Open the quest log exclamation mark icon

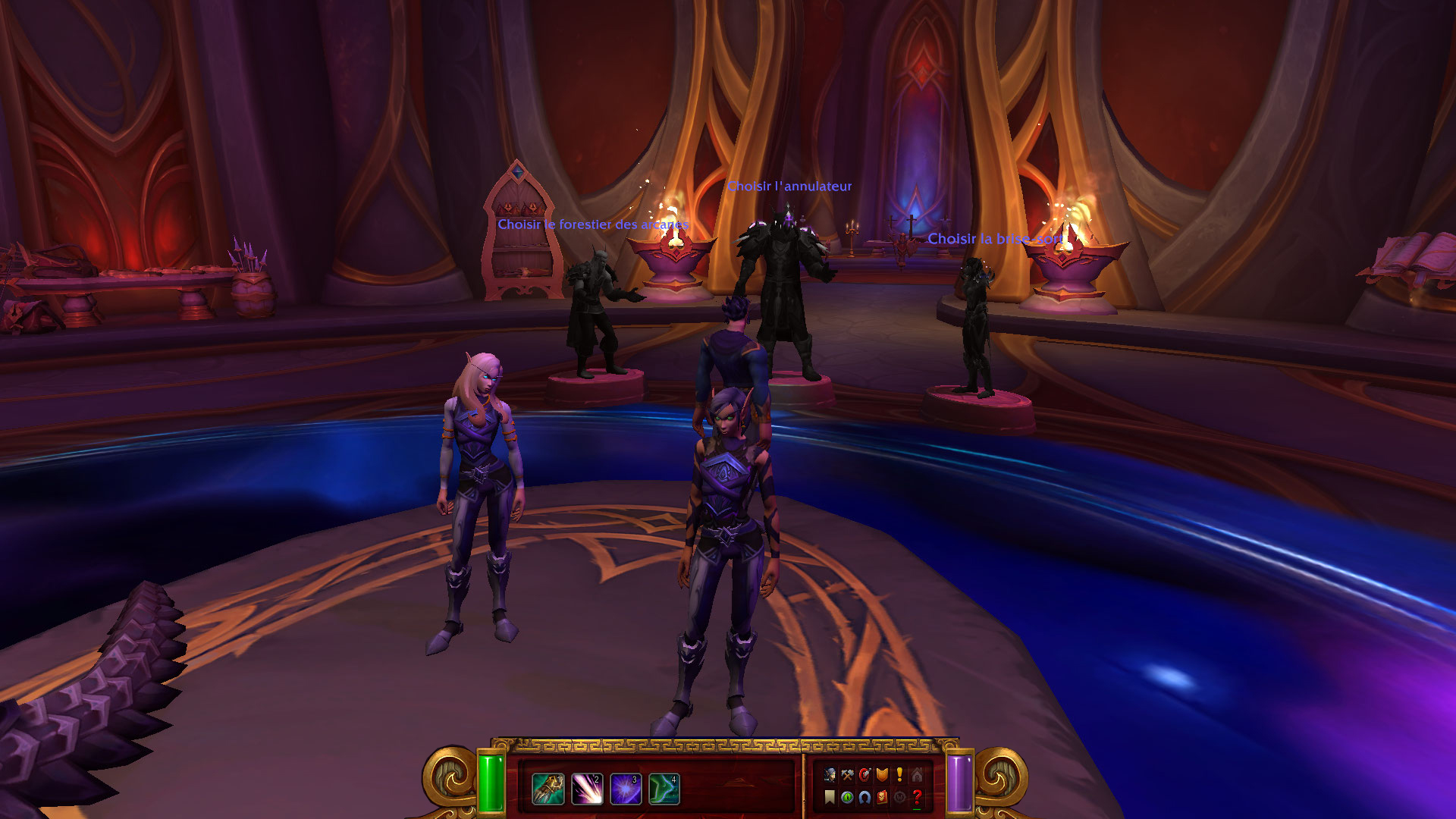[899, 774]
